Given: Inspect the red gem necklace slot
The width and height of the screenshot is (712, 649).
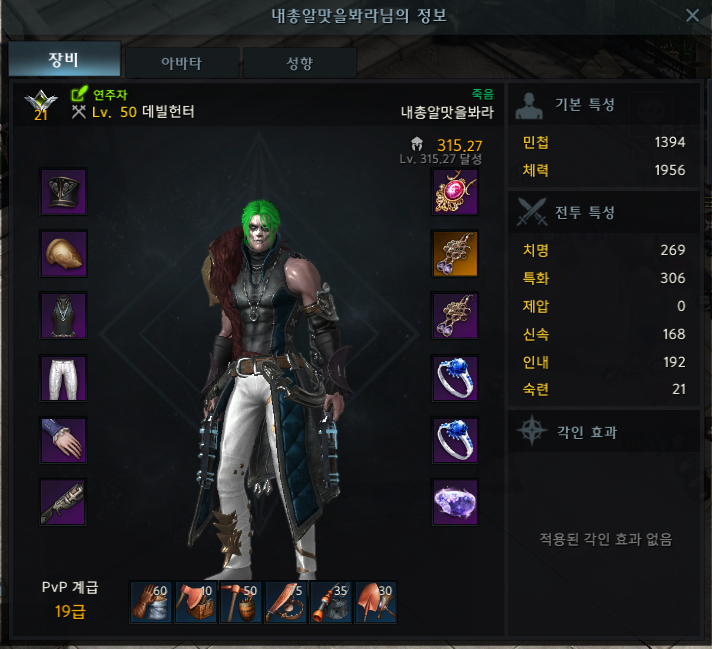Looking at the screenshot, I should coord(455,192).
